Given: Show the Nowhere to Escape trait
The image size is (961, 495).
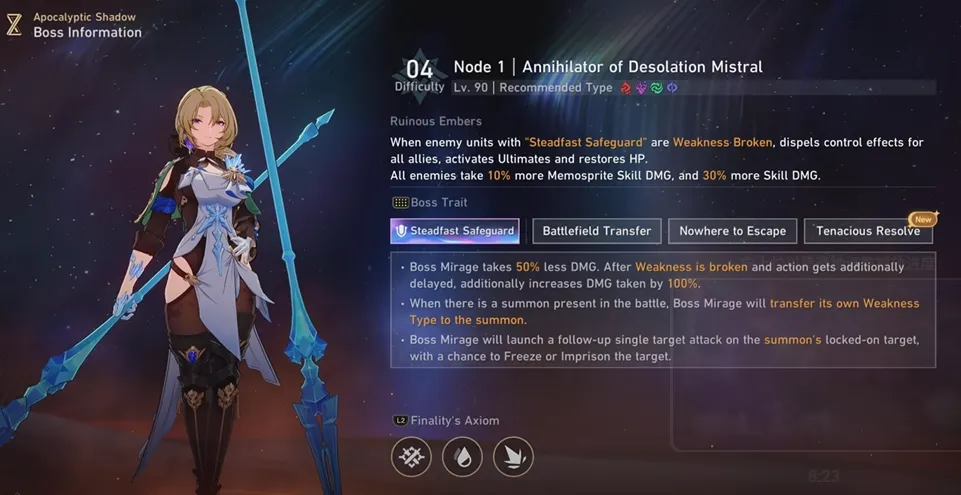Looking at the screenshot, I should click(x=732, y=231).
